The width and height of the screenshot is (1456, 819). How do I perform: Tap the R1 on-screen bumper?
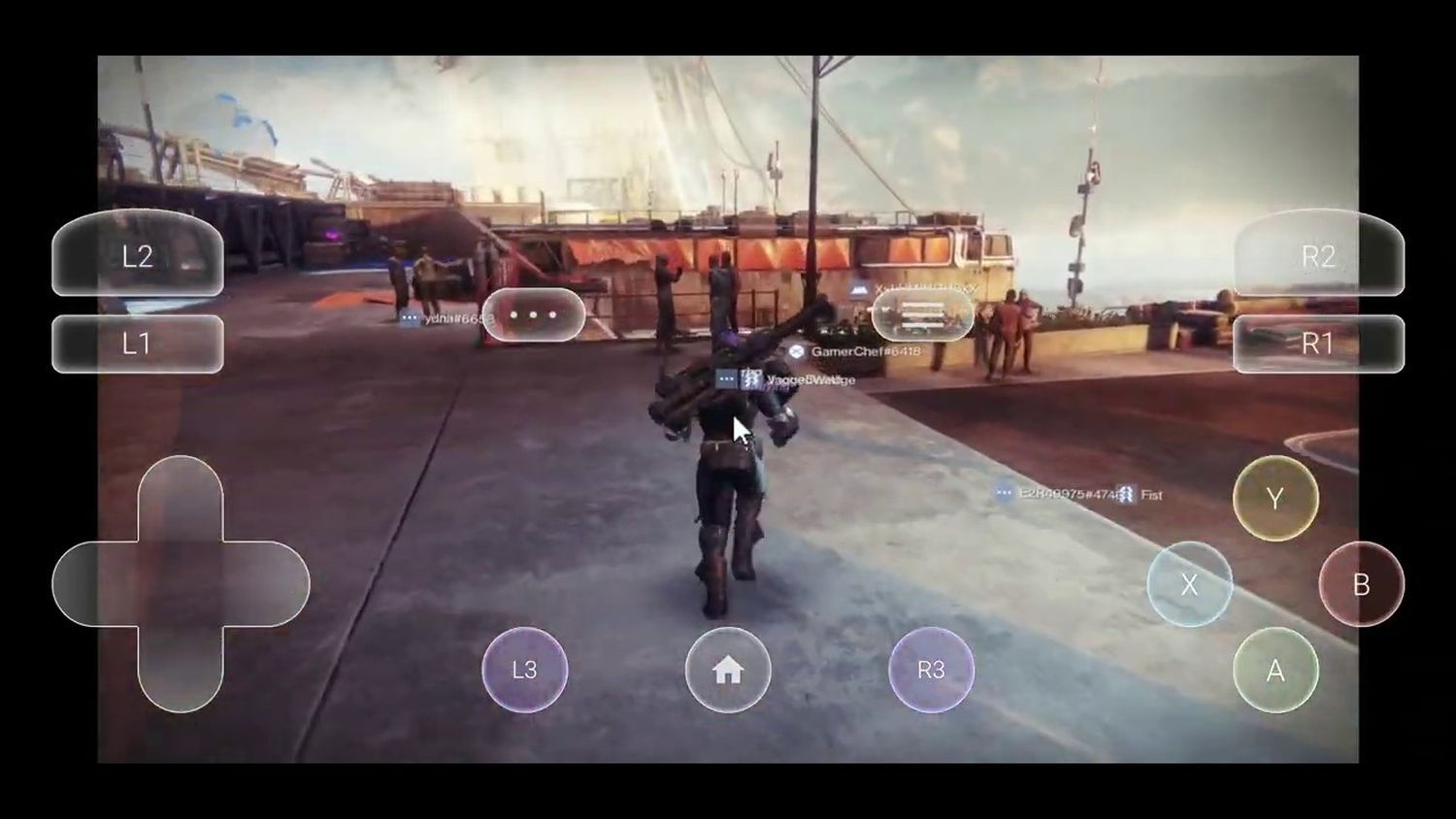(x=1318, y=344)
